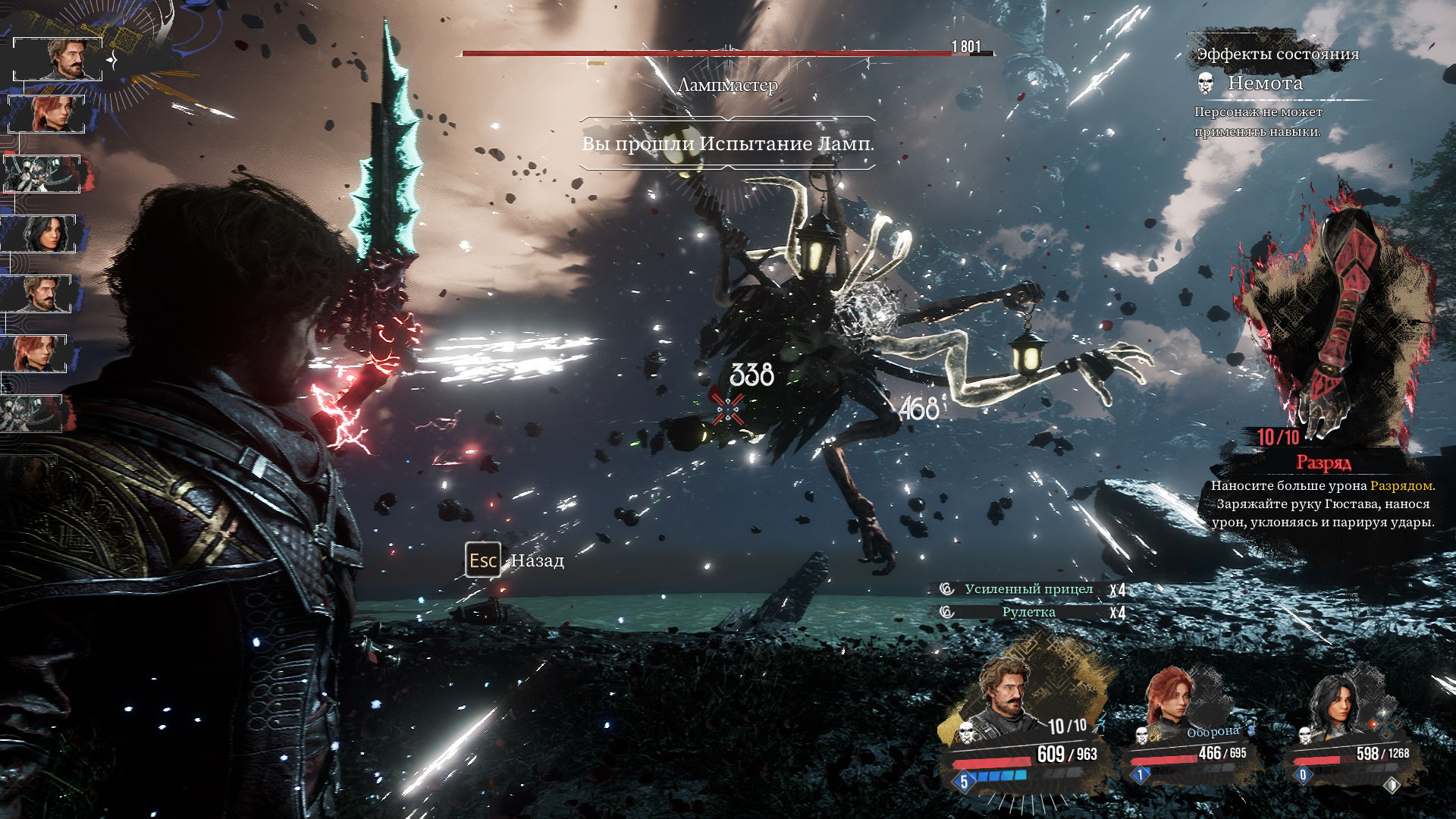Click the Рулетка buff row
Image resolution: width=1456 pixels, height=819 pixels.
coord(1028,612)
